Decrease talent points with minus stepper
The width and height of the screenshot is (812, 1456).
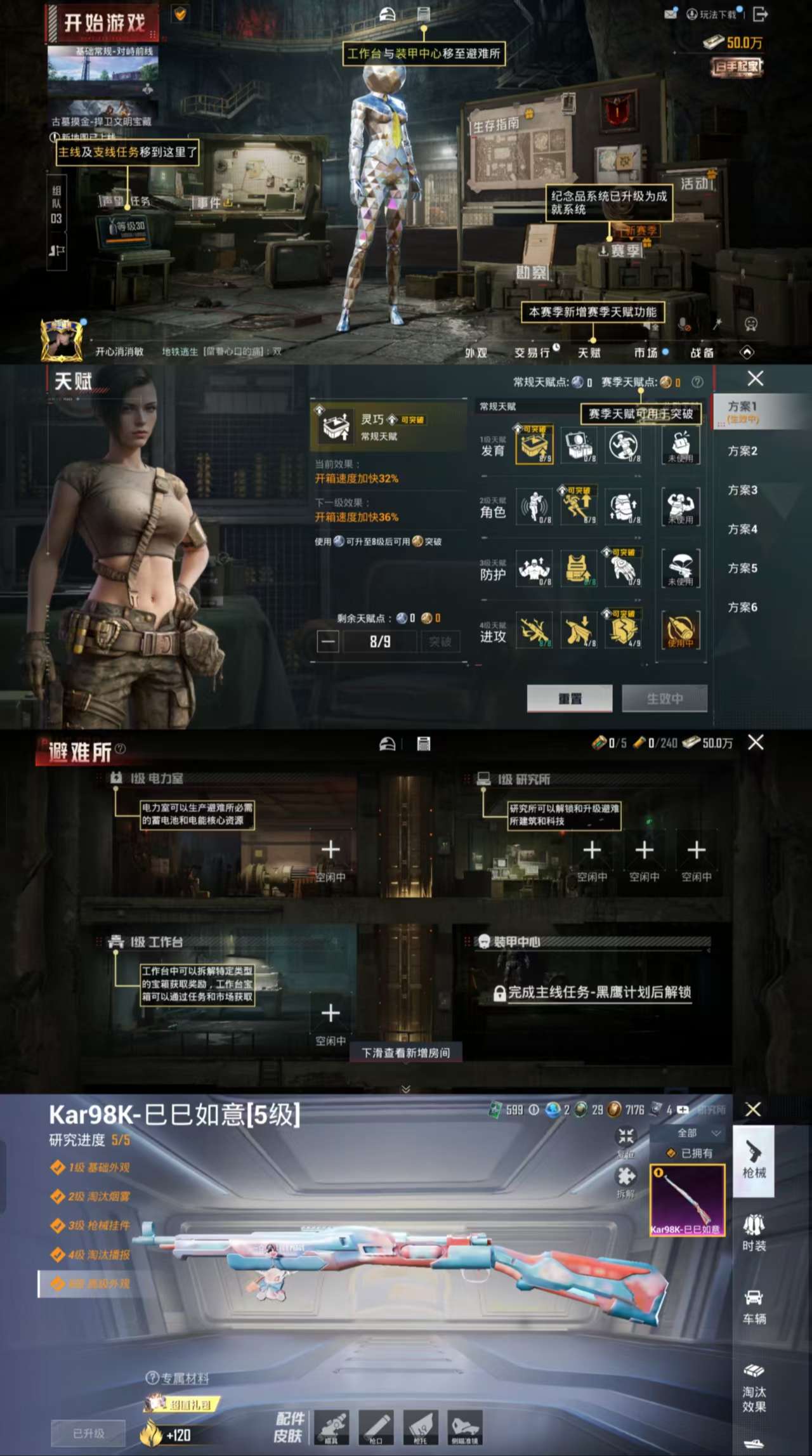pyautogui.click(x=328, y=643)
